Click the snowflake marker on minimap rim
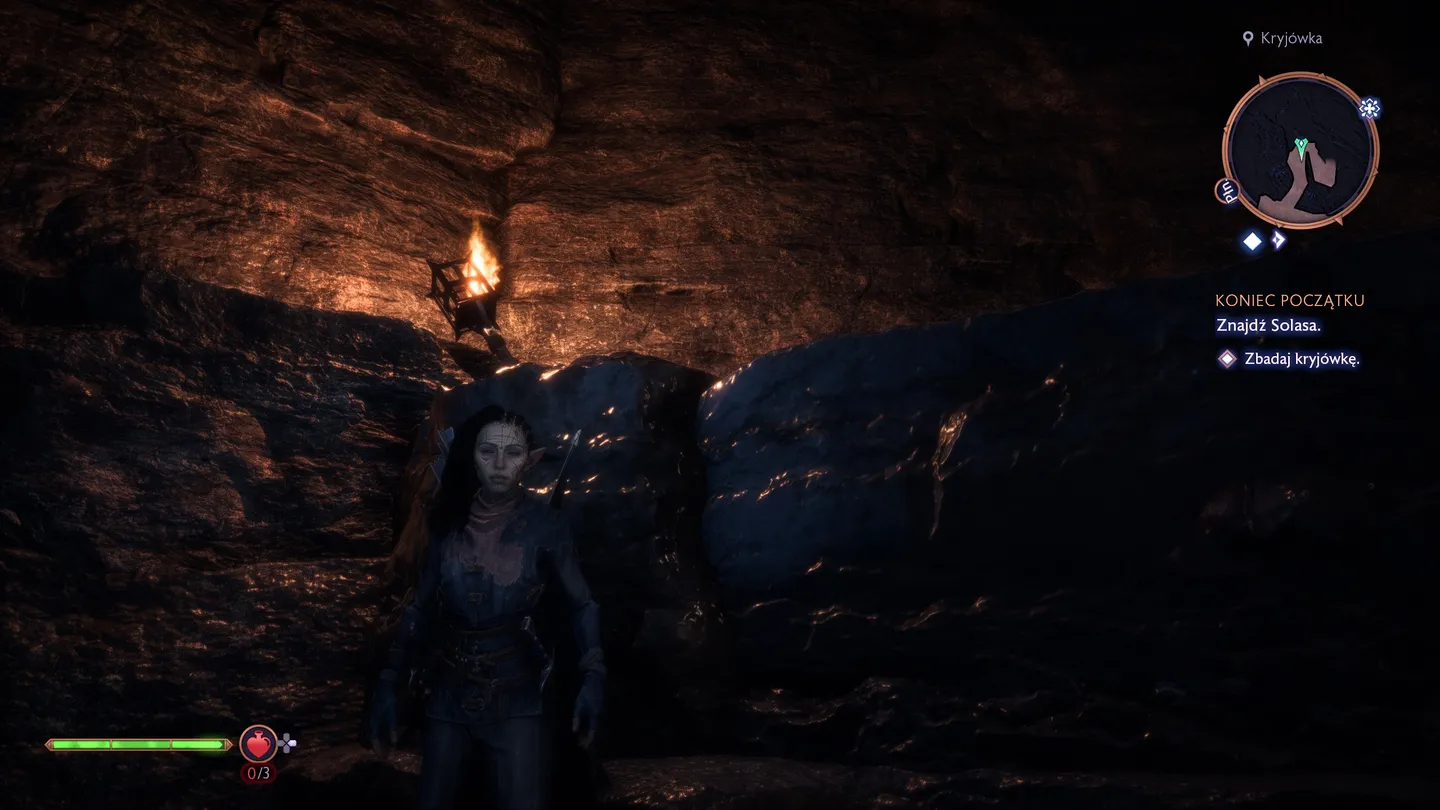Screen dimensions: 1440x810 point(1369,109)
